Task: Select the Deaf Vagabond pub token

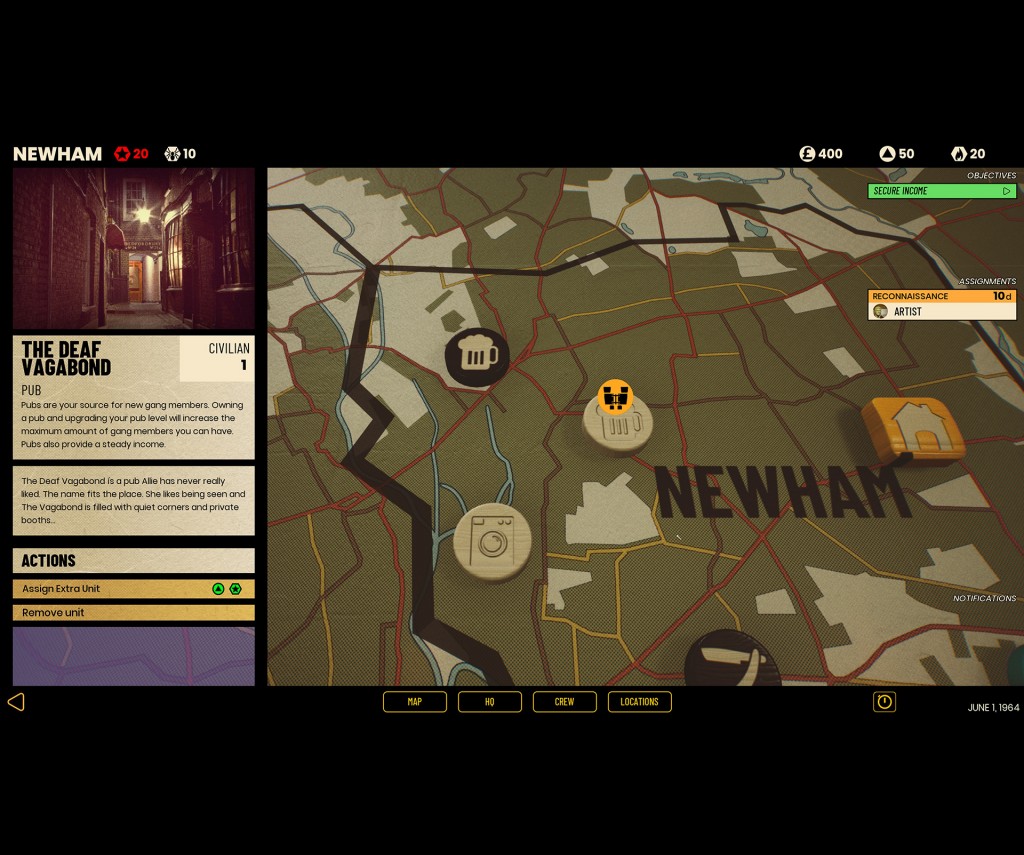Action: click(618, 425)
